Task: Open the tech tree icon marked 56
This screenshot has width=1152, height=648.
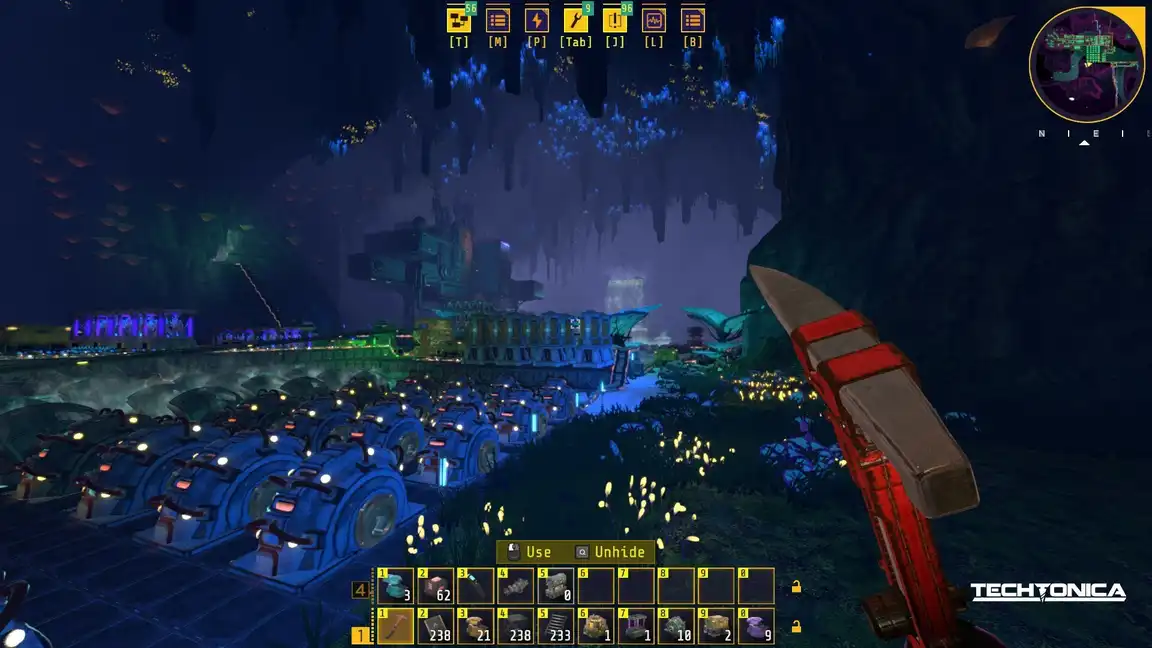Action: tap(459, 20)
